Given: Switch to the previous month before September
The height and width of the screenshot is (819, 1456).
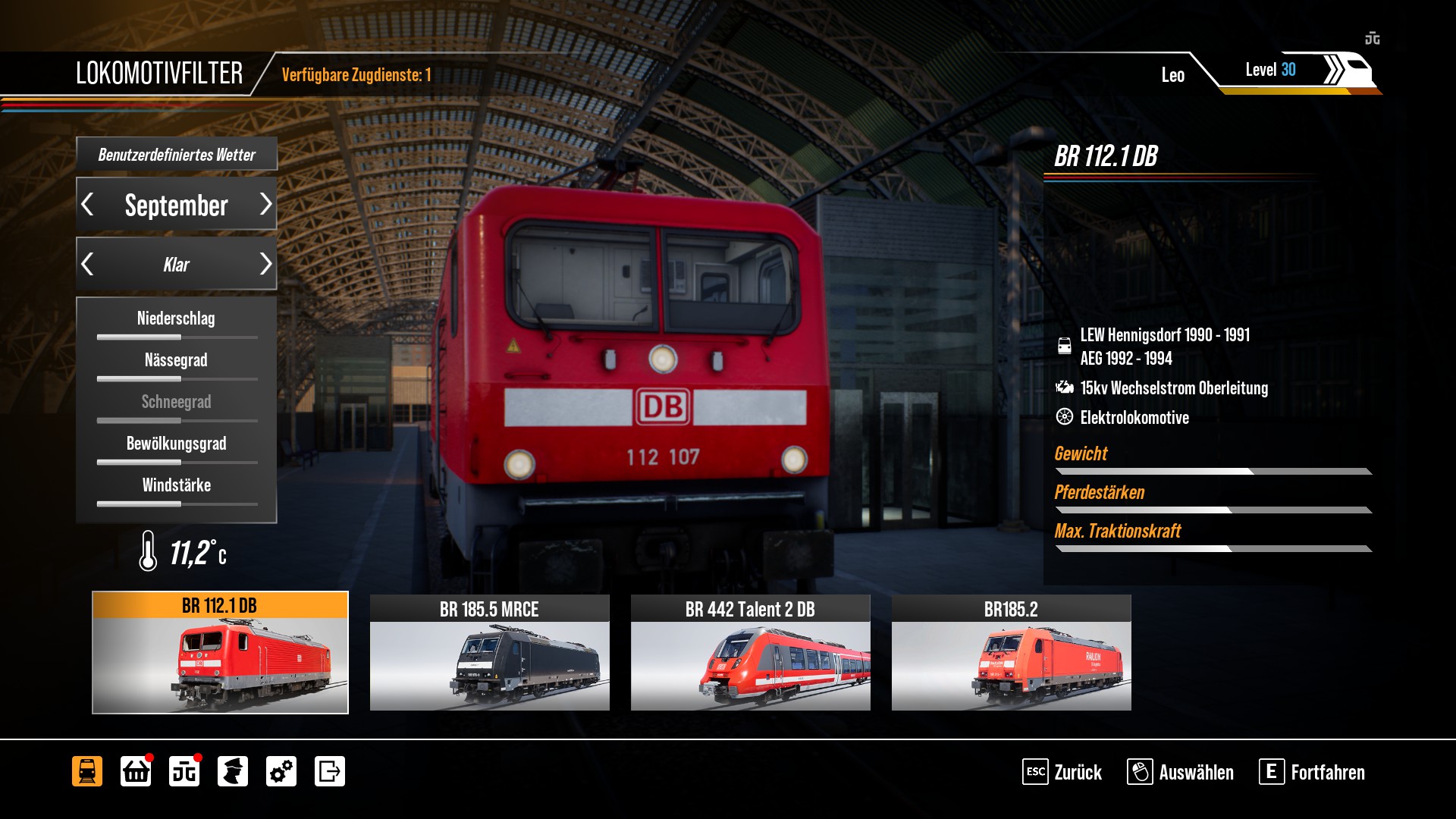Looking at the screenshot, I should (x=88, y=204).
